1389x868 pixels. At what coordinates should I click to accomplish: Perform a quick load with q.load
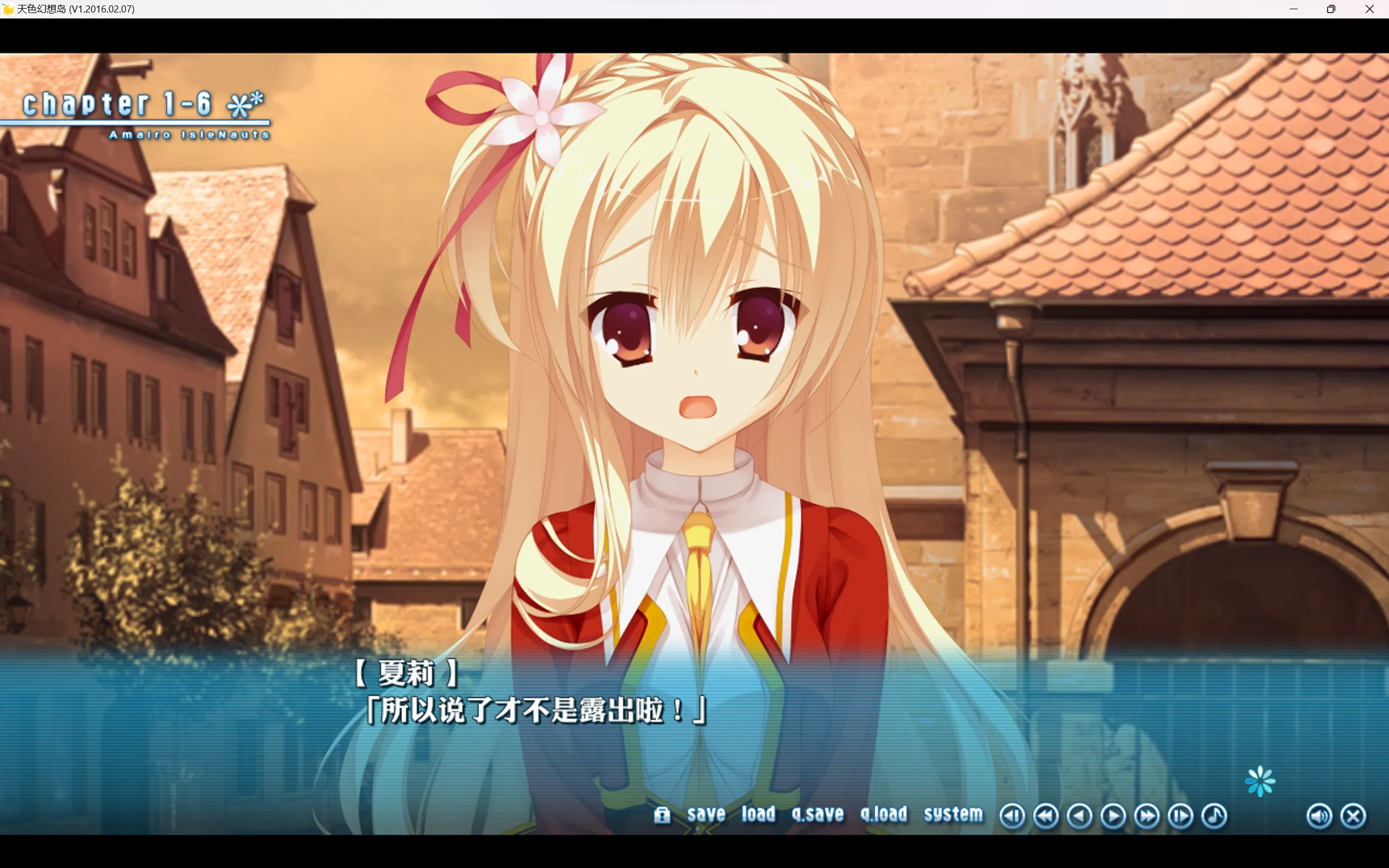(x=885, y=814)
